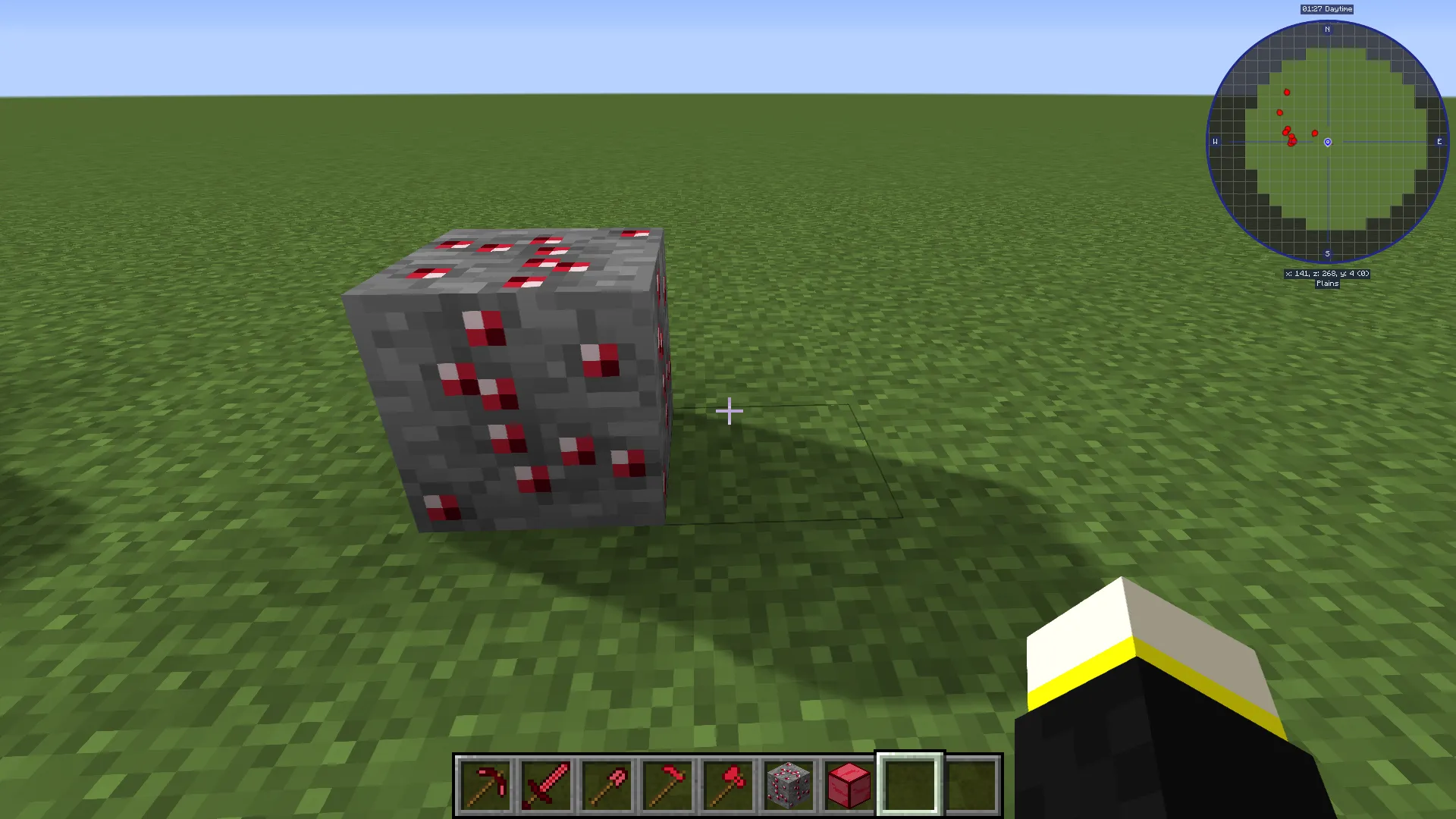Click the S compass marker on the minimap
Viewport: 1456px width, 819px height.
coord(1327,253)
